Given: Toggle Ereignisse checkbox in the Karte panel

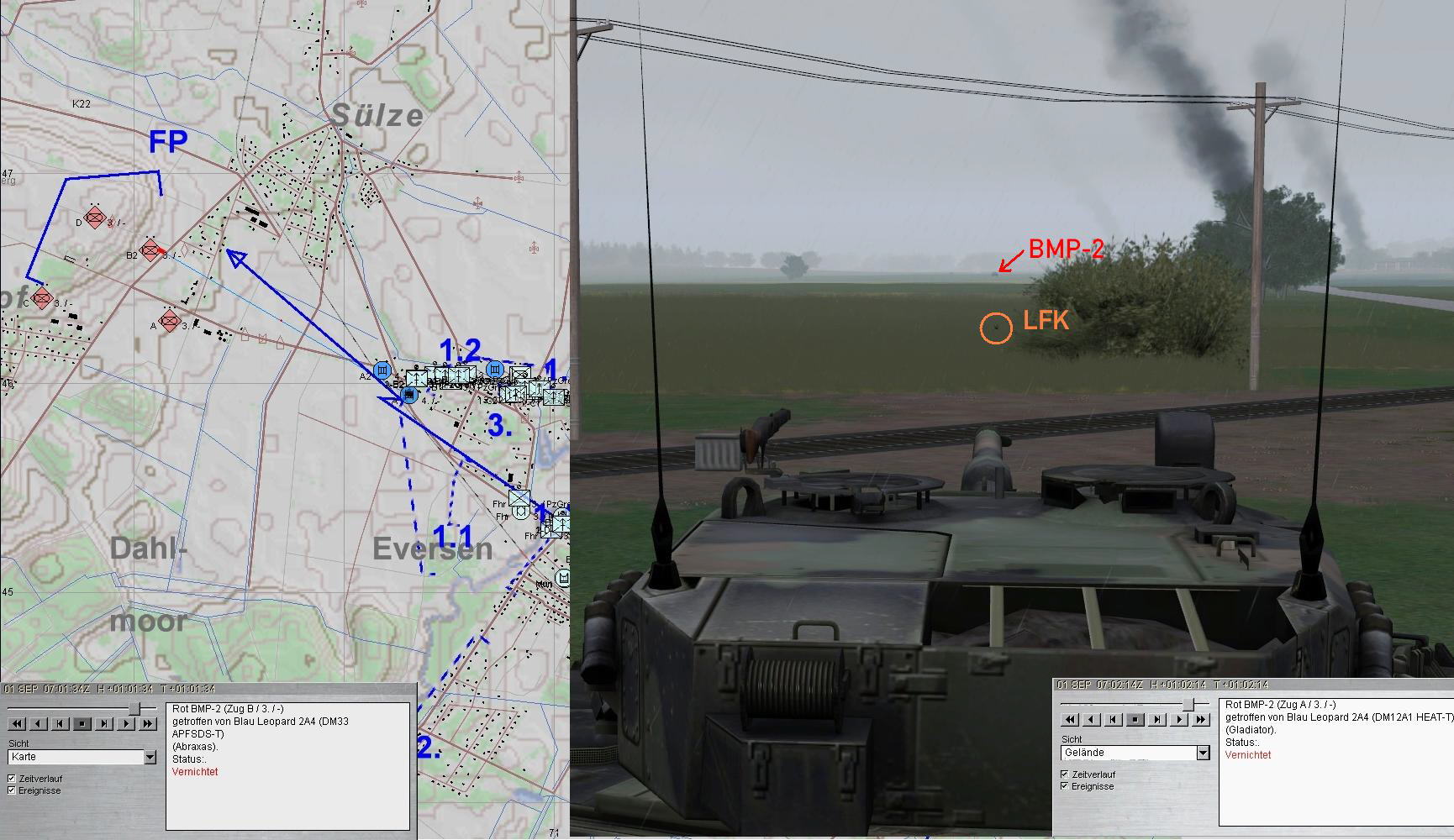Looking at the screenshot, I should tap(12, 790).
